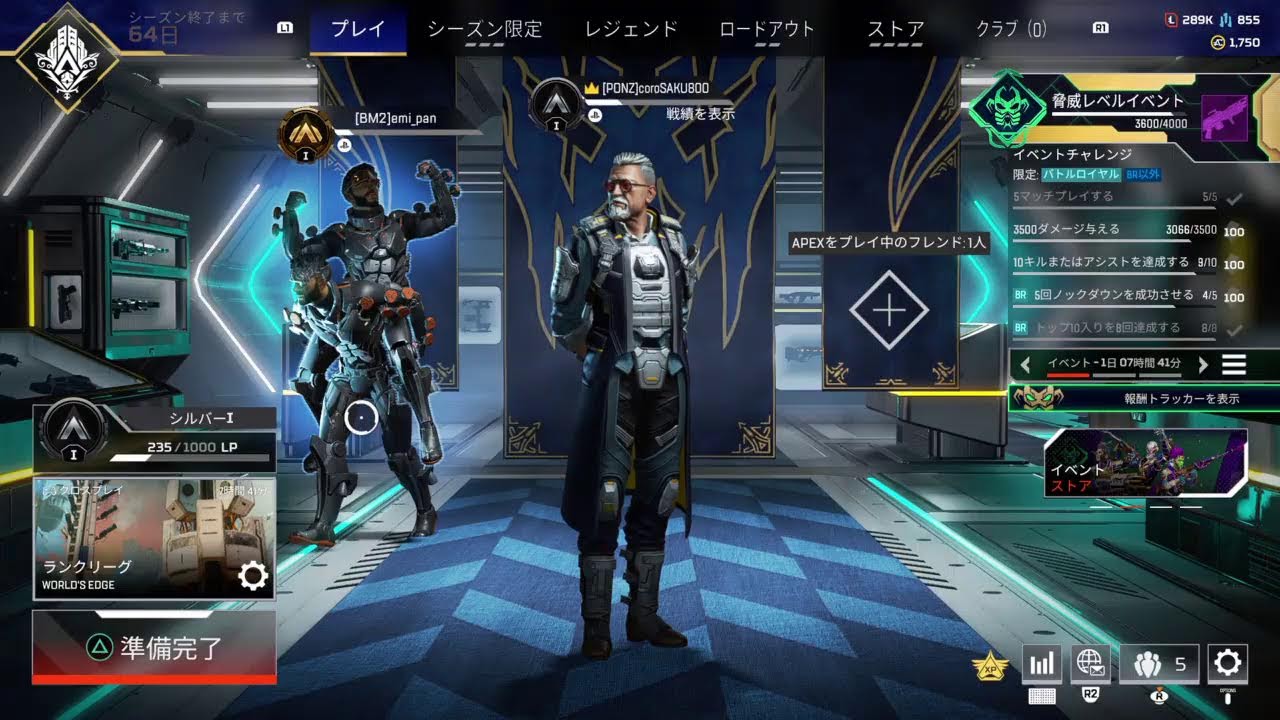
Task: Switch to the プレイ tab
Action: pos(358,29)
